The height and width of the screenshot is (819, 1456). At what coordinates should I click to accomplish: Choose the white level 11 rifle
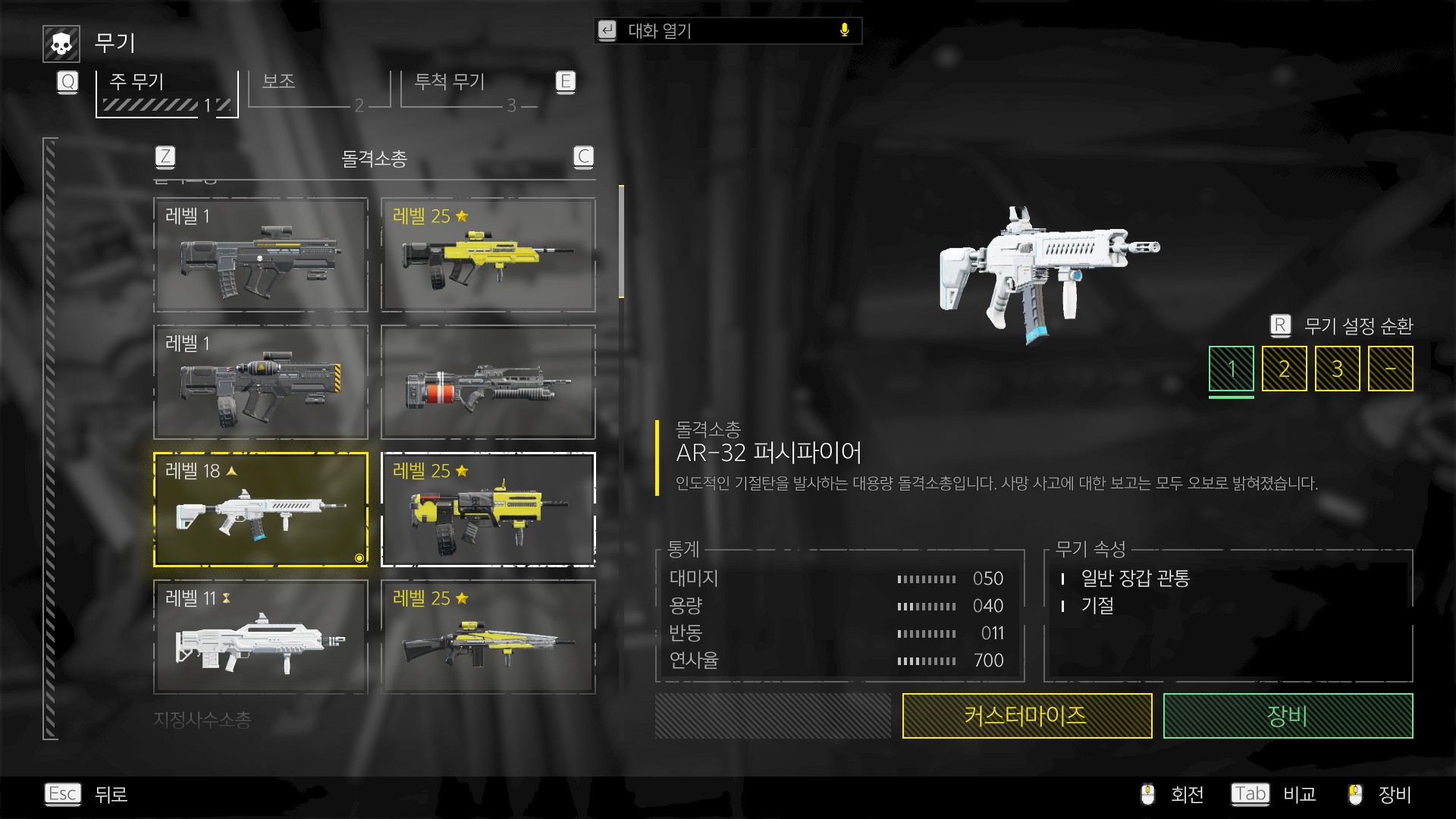260,637
